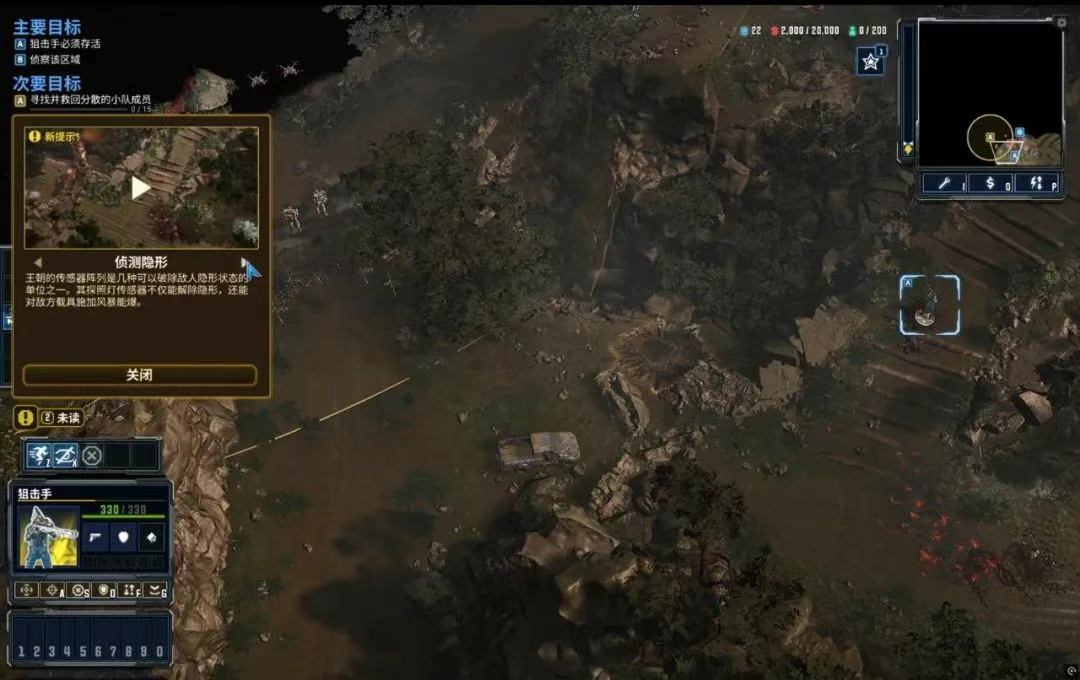Choose the attack-move crosshair command
This screenshot has width=1080, height=680.
click(54, 590)
